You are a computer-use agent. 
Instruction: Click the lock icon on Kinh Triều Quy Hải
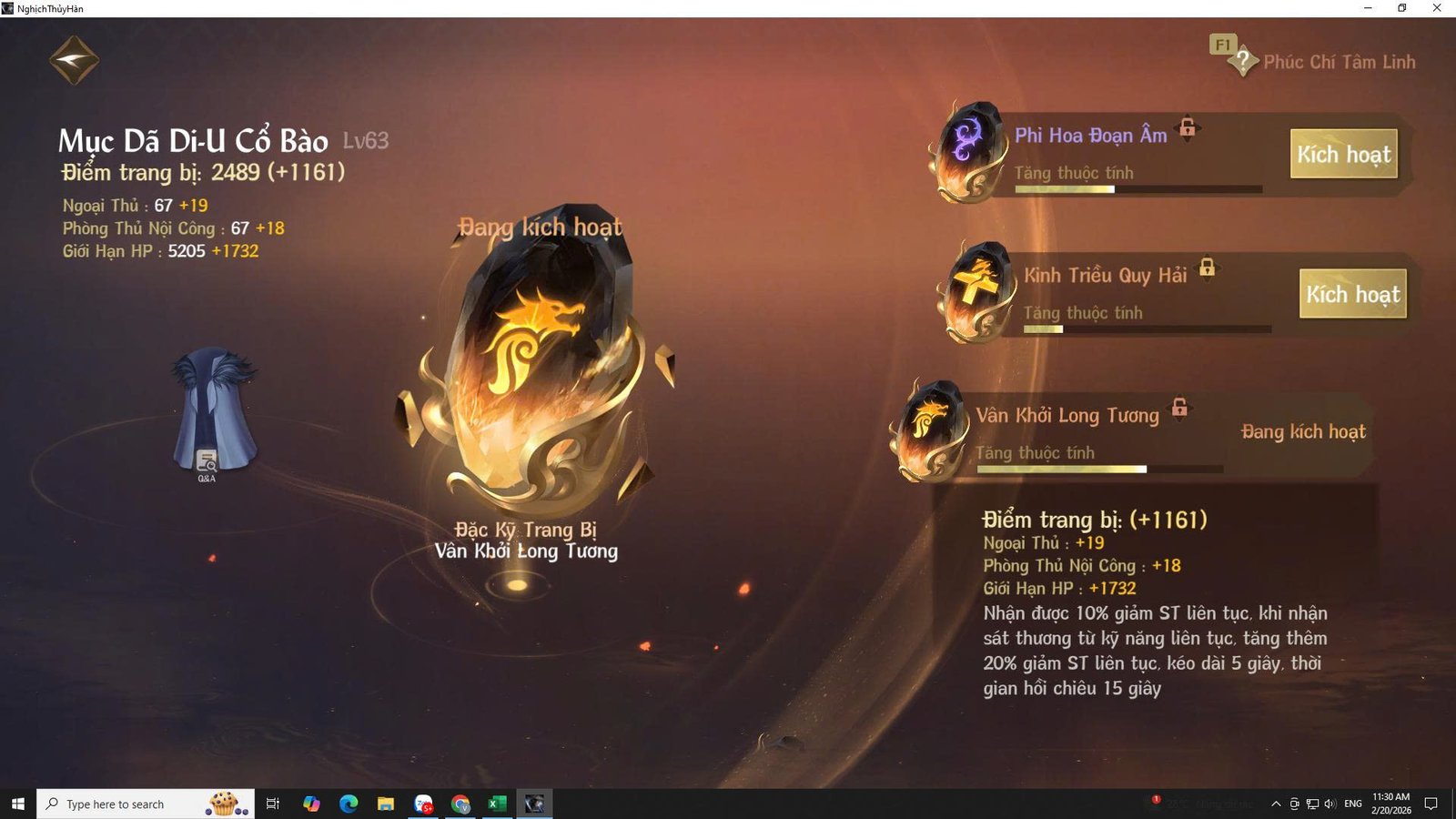click(1208, 269)
